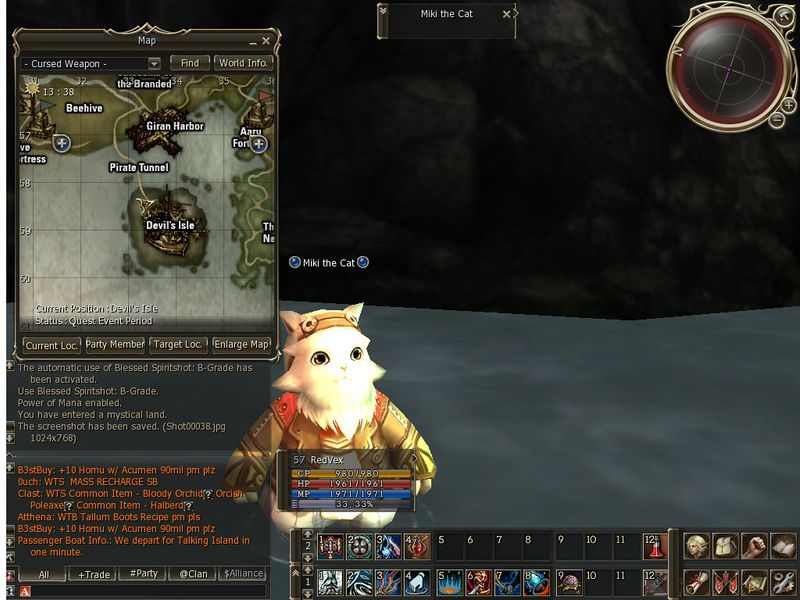Close the Map window
The image size is (800, 600).
(x=266, y=41)
